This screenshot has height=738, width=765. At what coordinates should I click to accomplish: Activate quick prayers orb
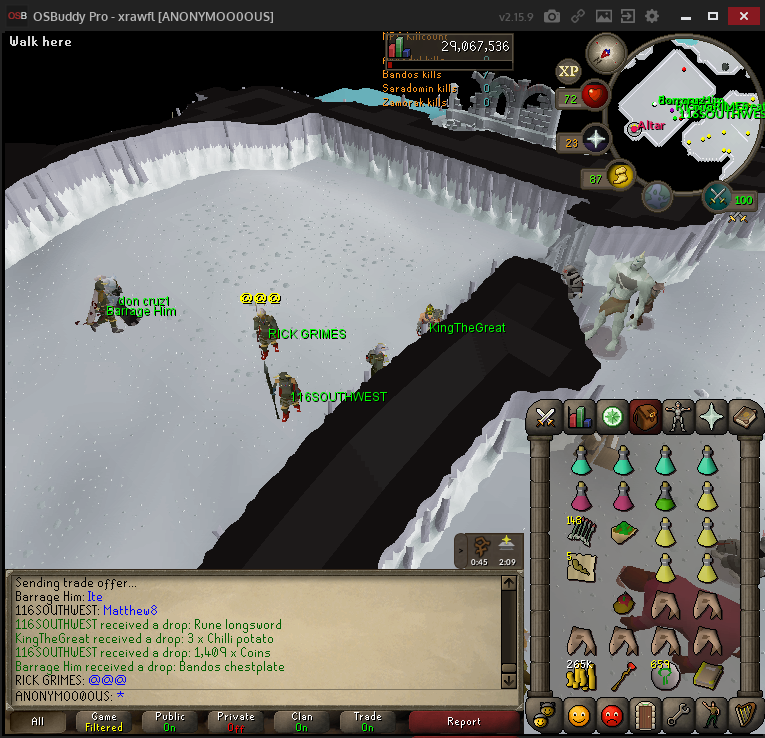tap(596, 141)
